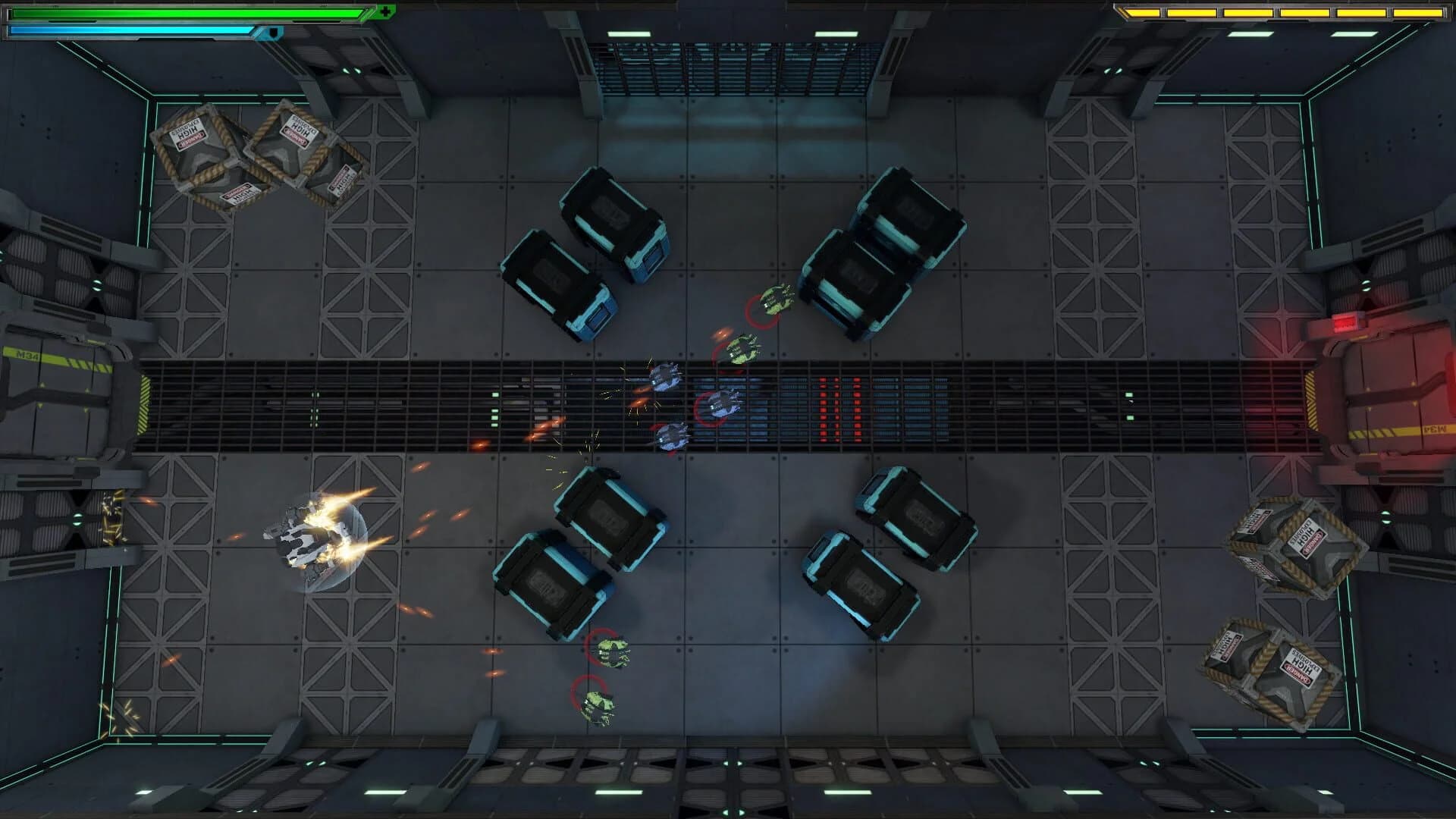Click the green health cross icon

(x=387, y=11)
